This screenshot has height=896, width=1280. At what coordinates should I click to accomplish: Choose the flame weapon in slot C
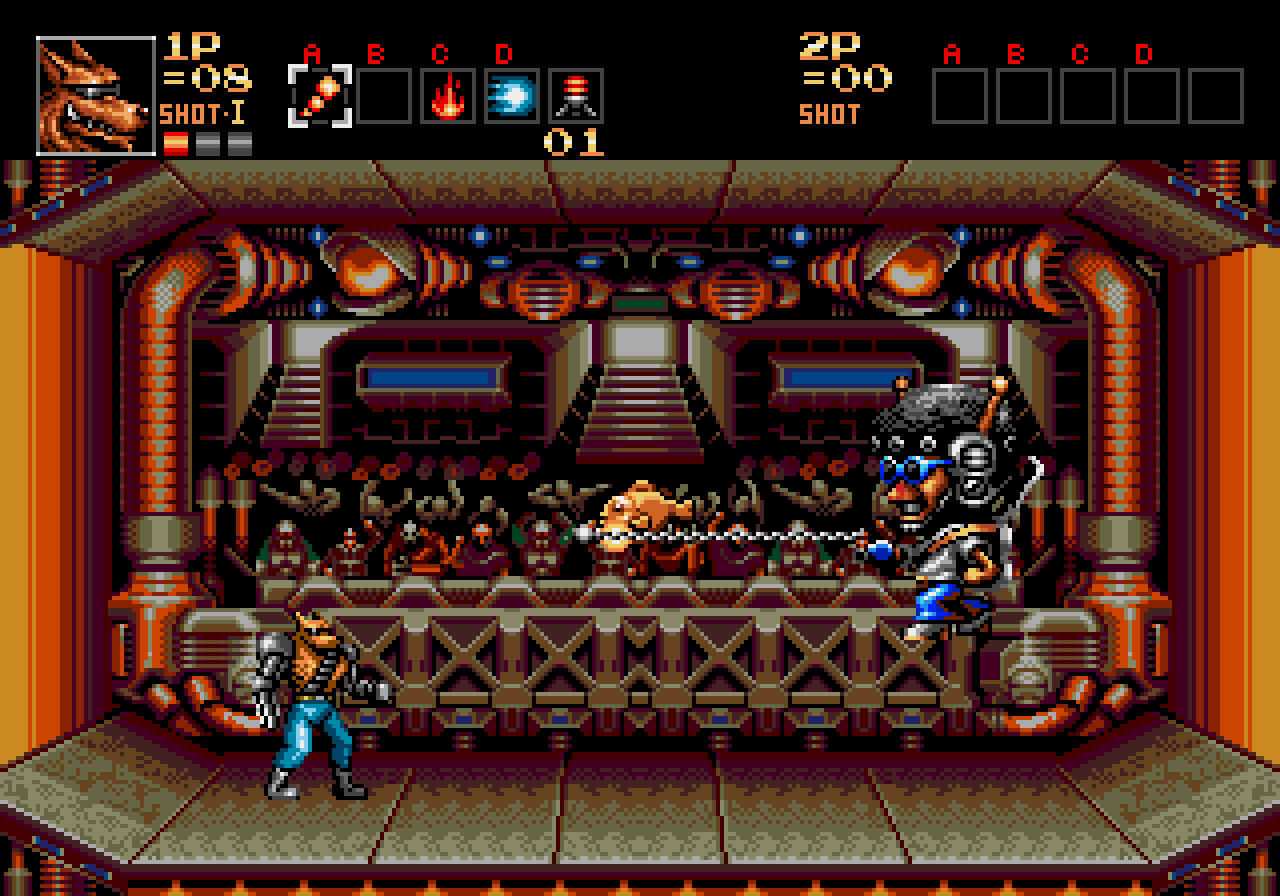(x=448, y=96)
